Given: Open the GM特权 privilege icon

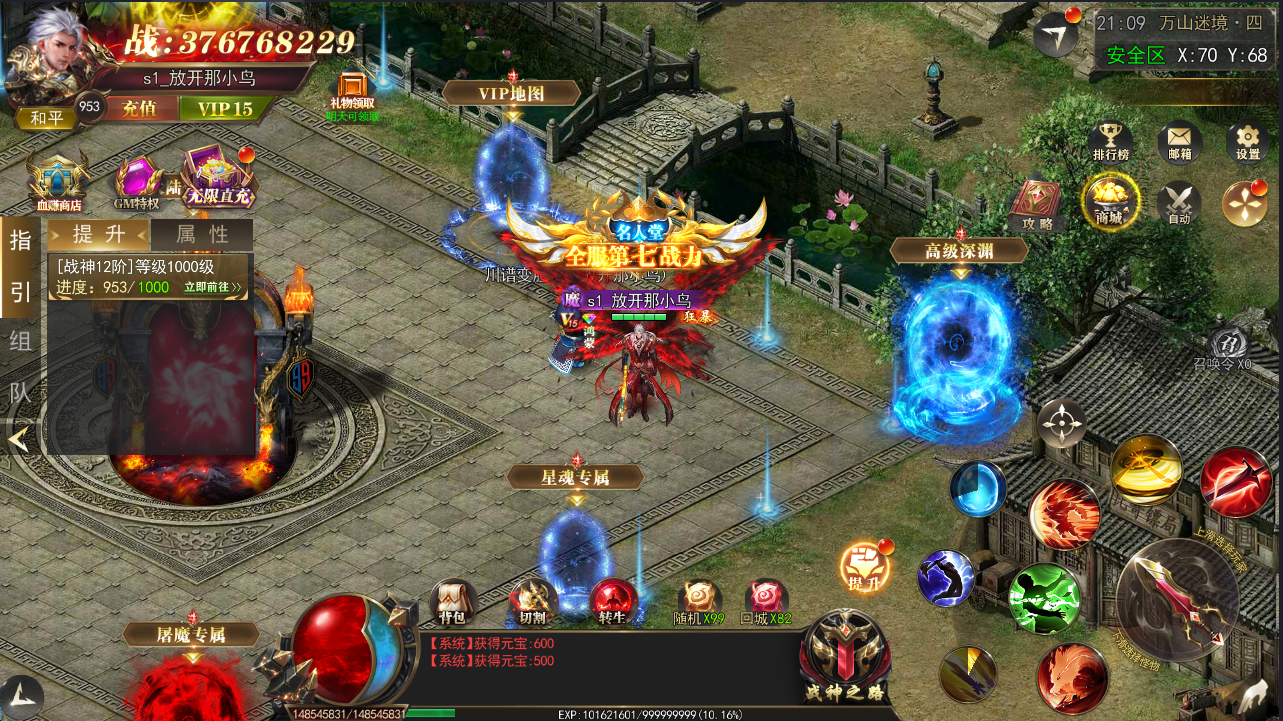Looking at the screenshot, I should [138, 182].
